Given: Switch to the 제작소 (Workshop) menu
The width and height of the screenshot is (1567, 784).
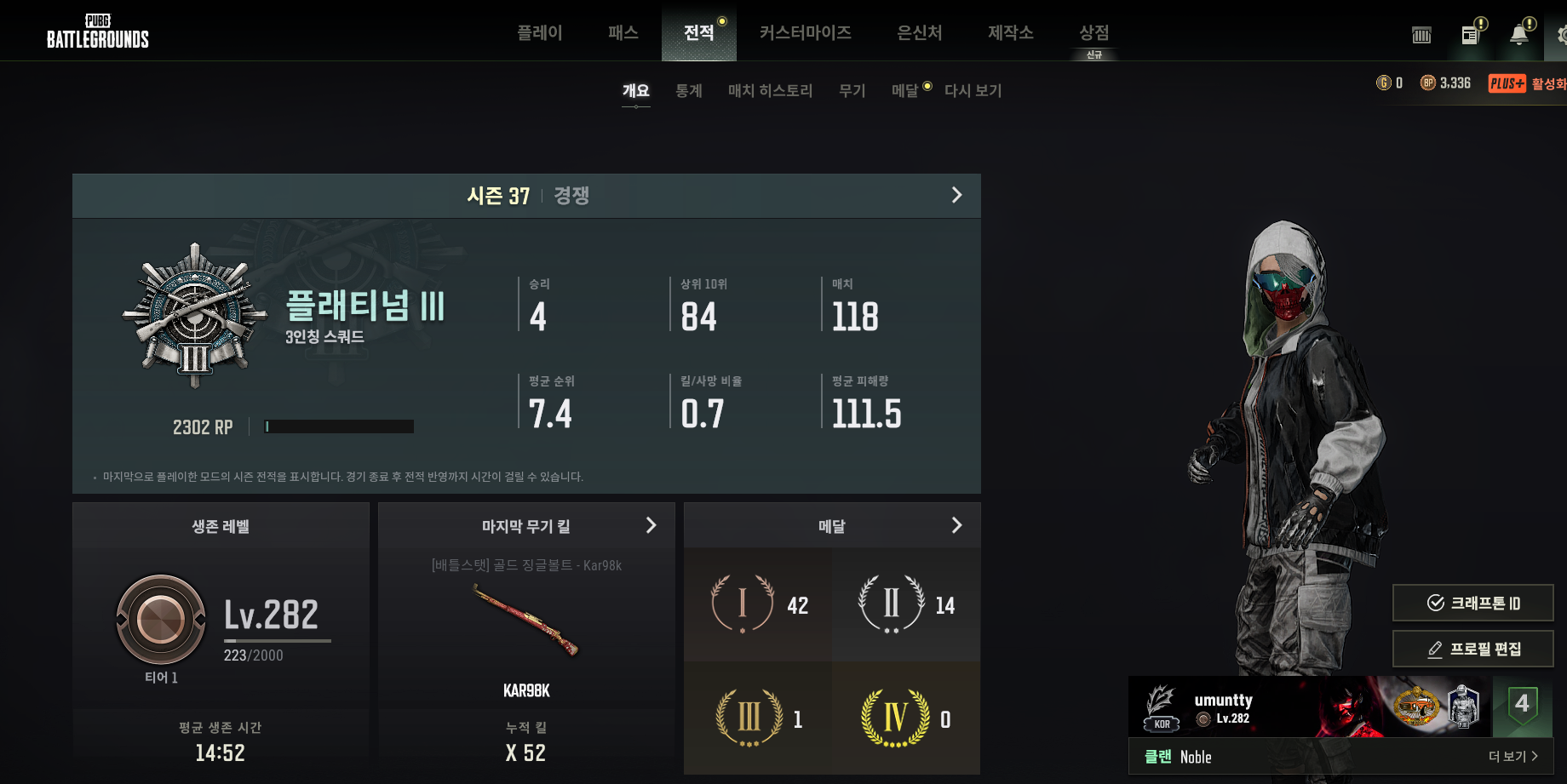Looking at the screenshot, I should [1010, 32].
